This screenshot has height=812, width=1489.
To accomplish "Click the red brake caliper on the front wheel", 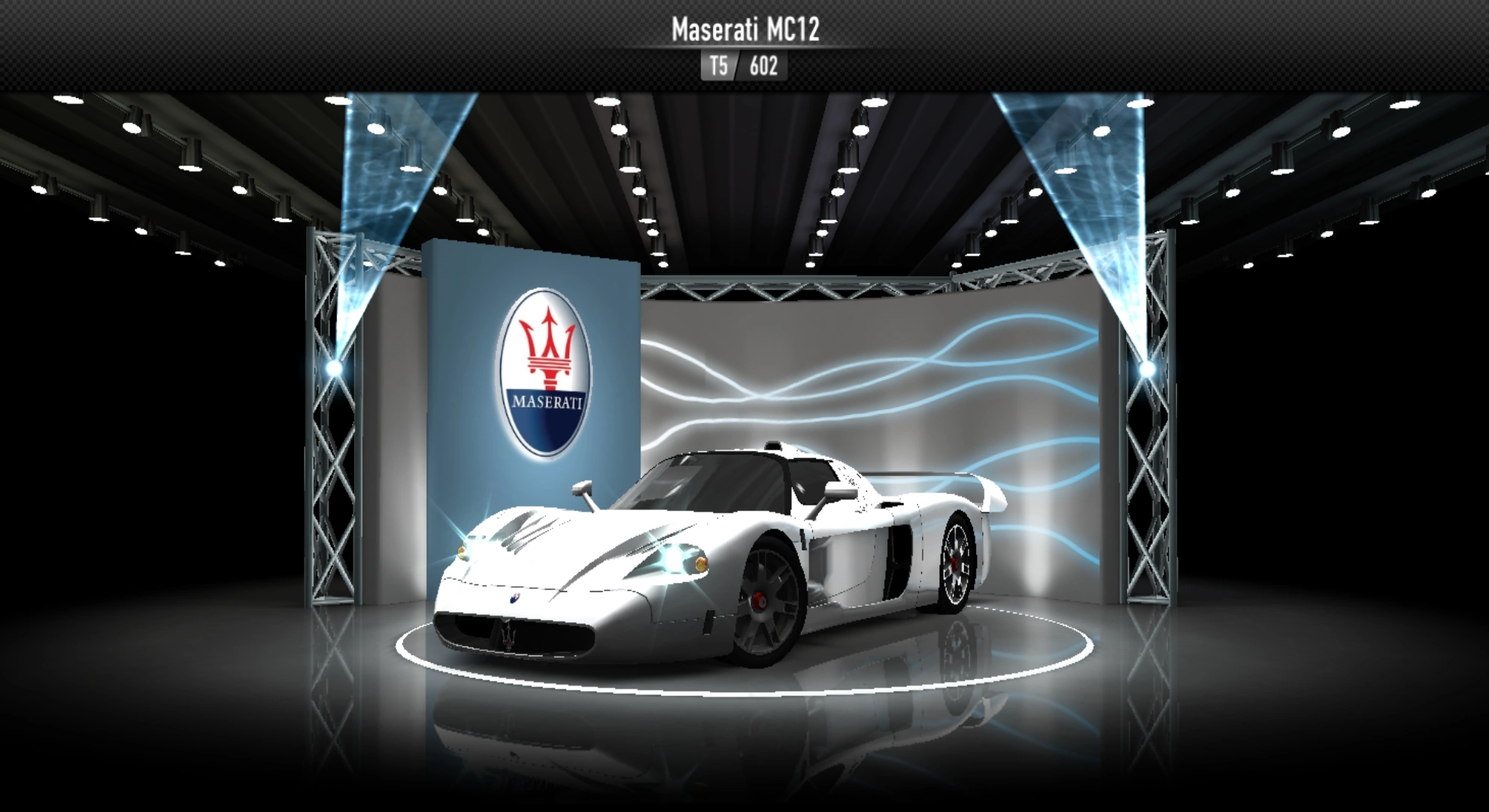I will click(761, 601).
